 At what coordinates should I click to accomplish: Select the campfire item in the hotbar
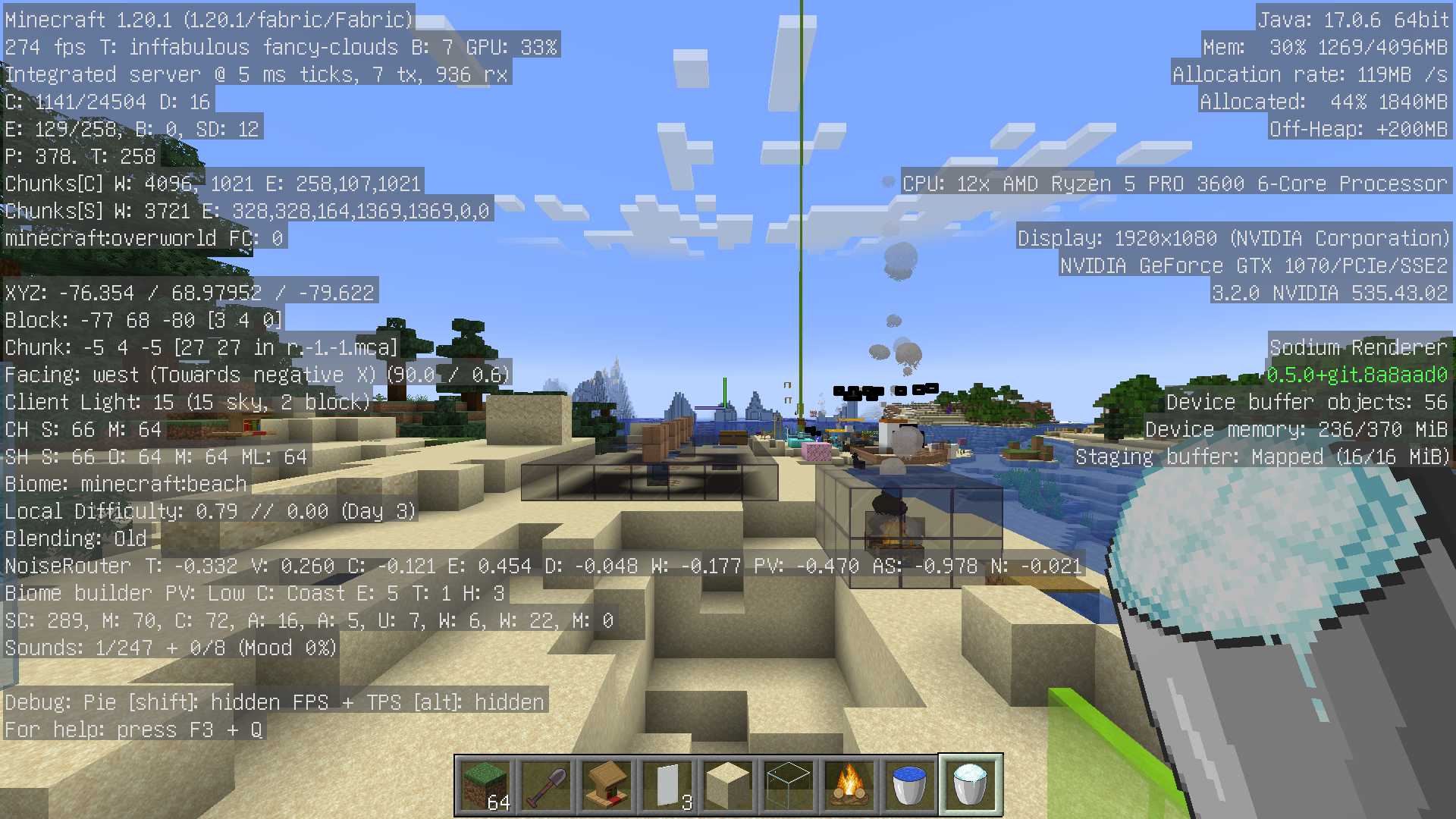click(x=849, y=783)
